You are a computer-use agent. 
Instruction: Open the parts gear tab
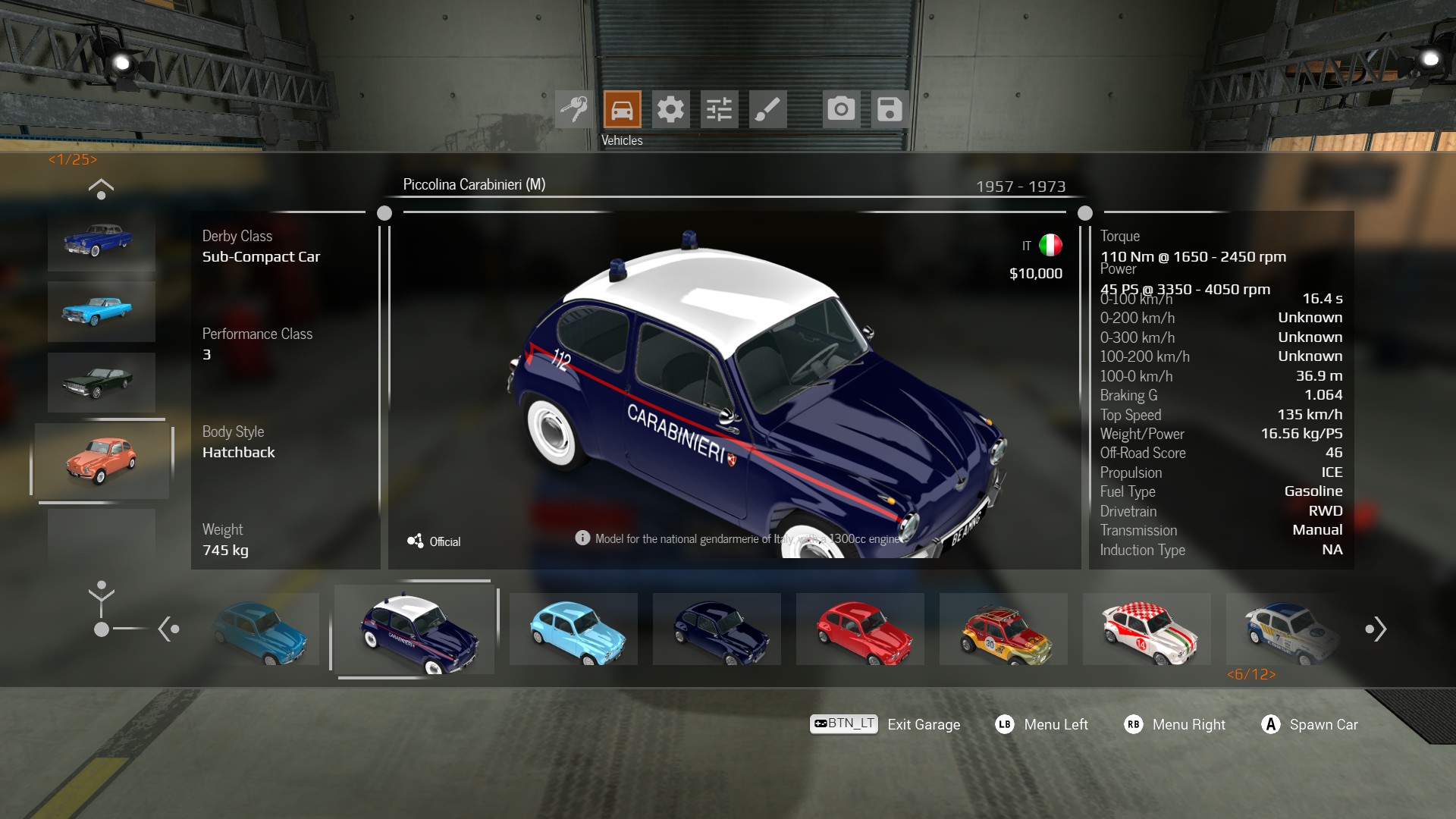tap(670, 109)
